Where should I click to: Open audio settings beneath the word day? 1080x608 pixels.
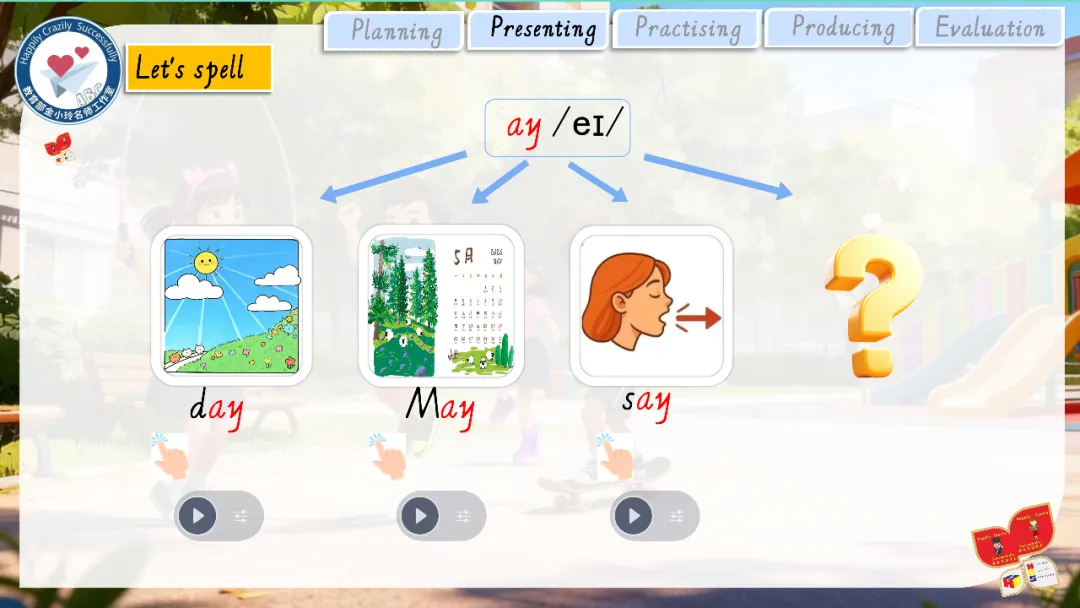(241, 516)
